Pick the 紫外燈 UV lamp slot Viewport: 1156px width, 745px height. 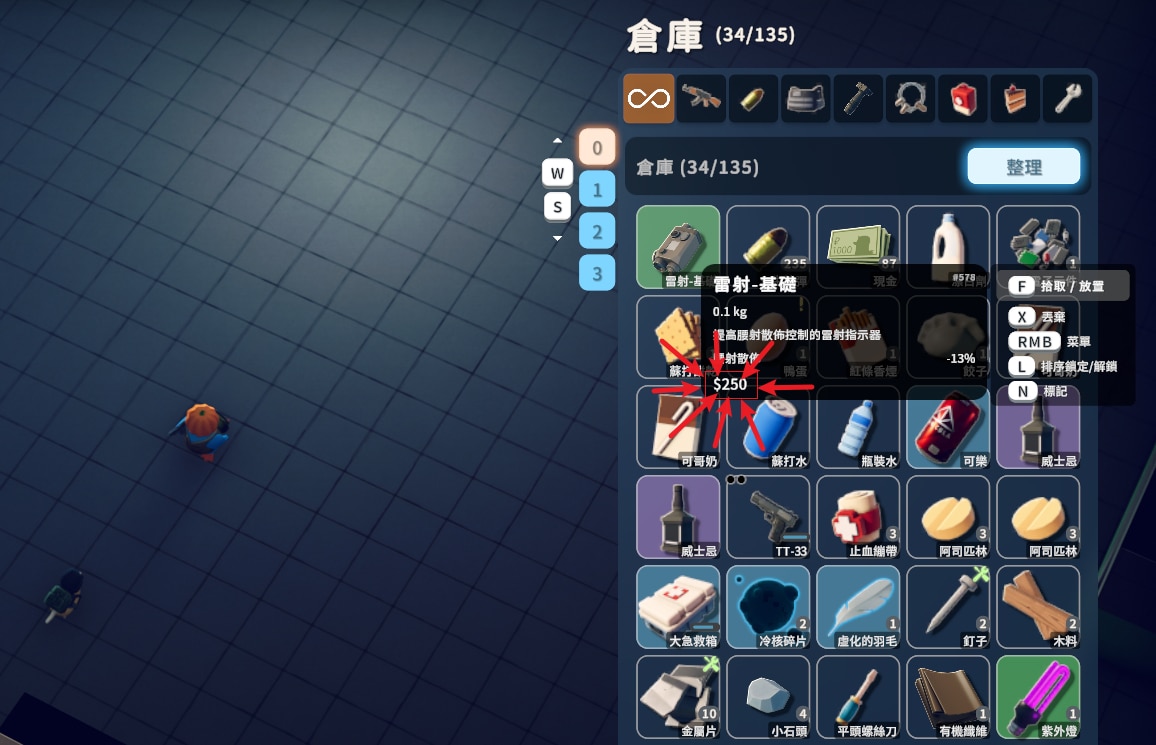pyautogui.click(x=1038, y=697)
